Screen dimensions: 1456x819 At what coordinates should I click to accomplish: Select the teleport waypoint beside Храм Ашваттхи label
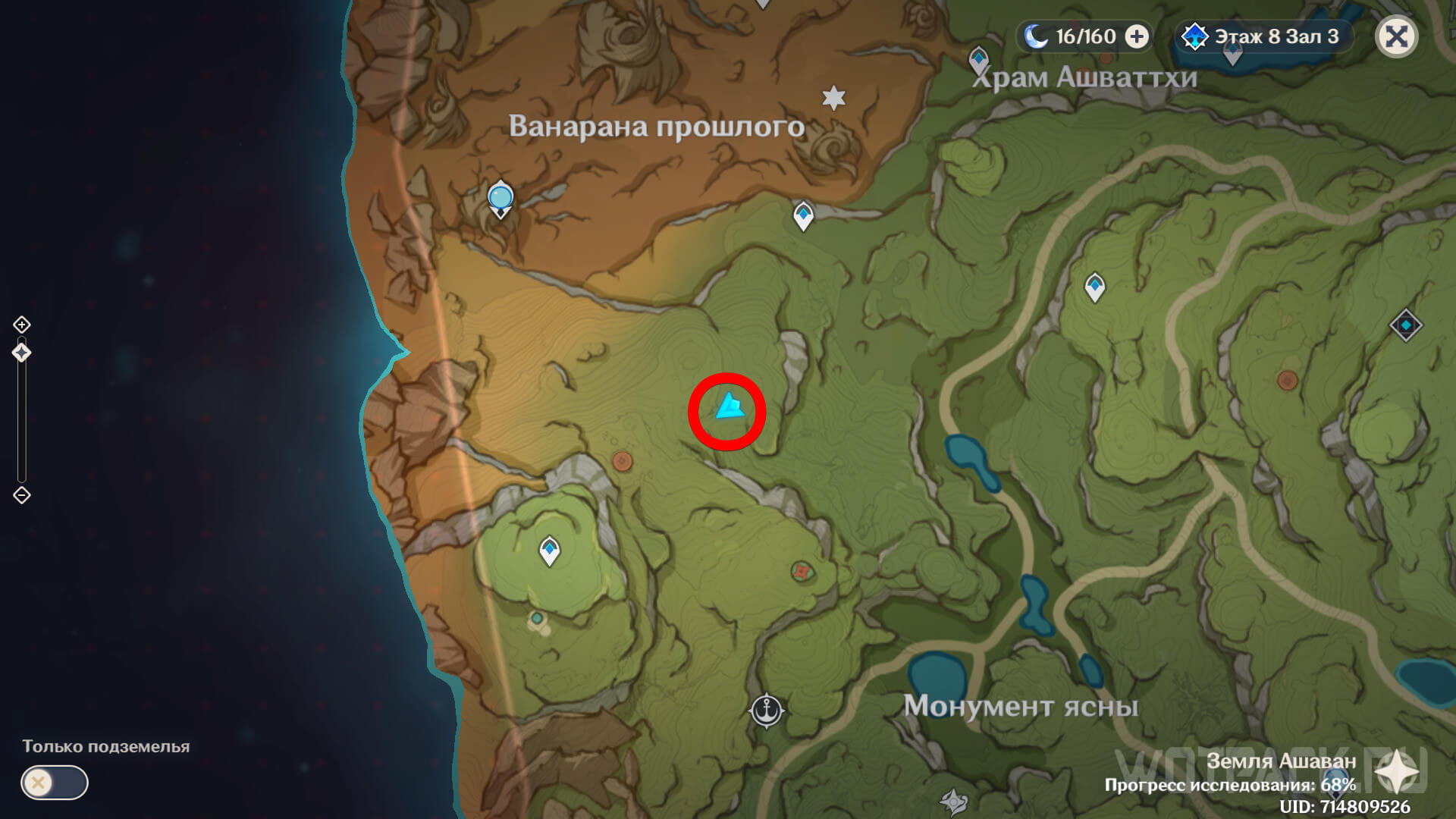tap(978, 59)
